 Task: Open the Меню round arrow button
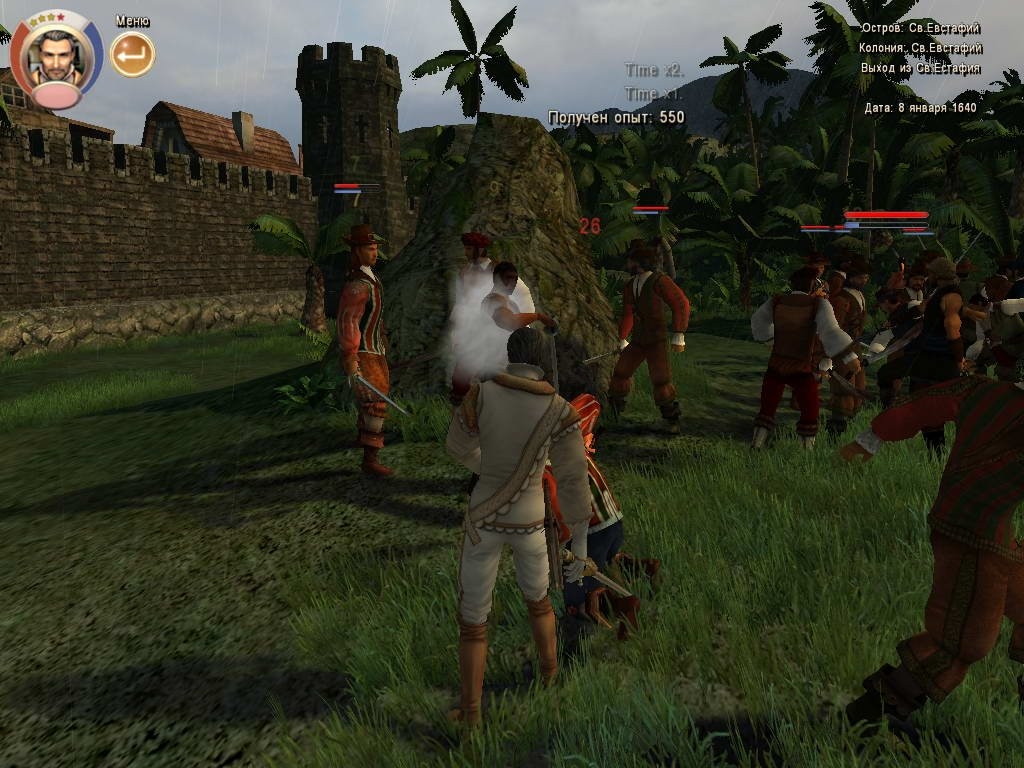click(x=132, y=54)
